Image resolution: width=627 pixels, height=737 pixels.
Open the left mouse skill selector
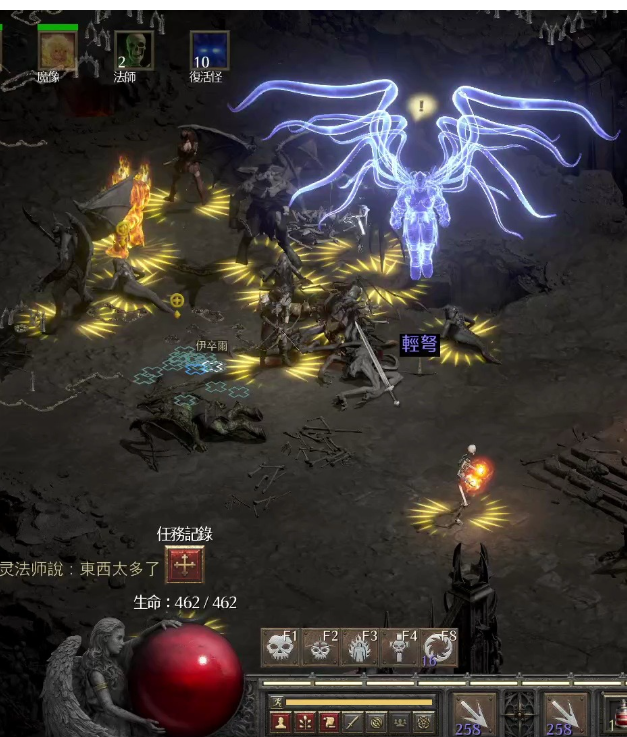tap(474, 714)
